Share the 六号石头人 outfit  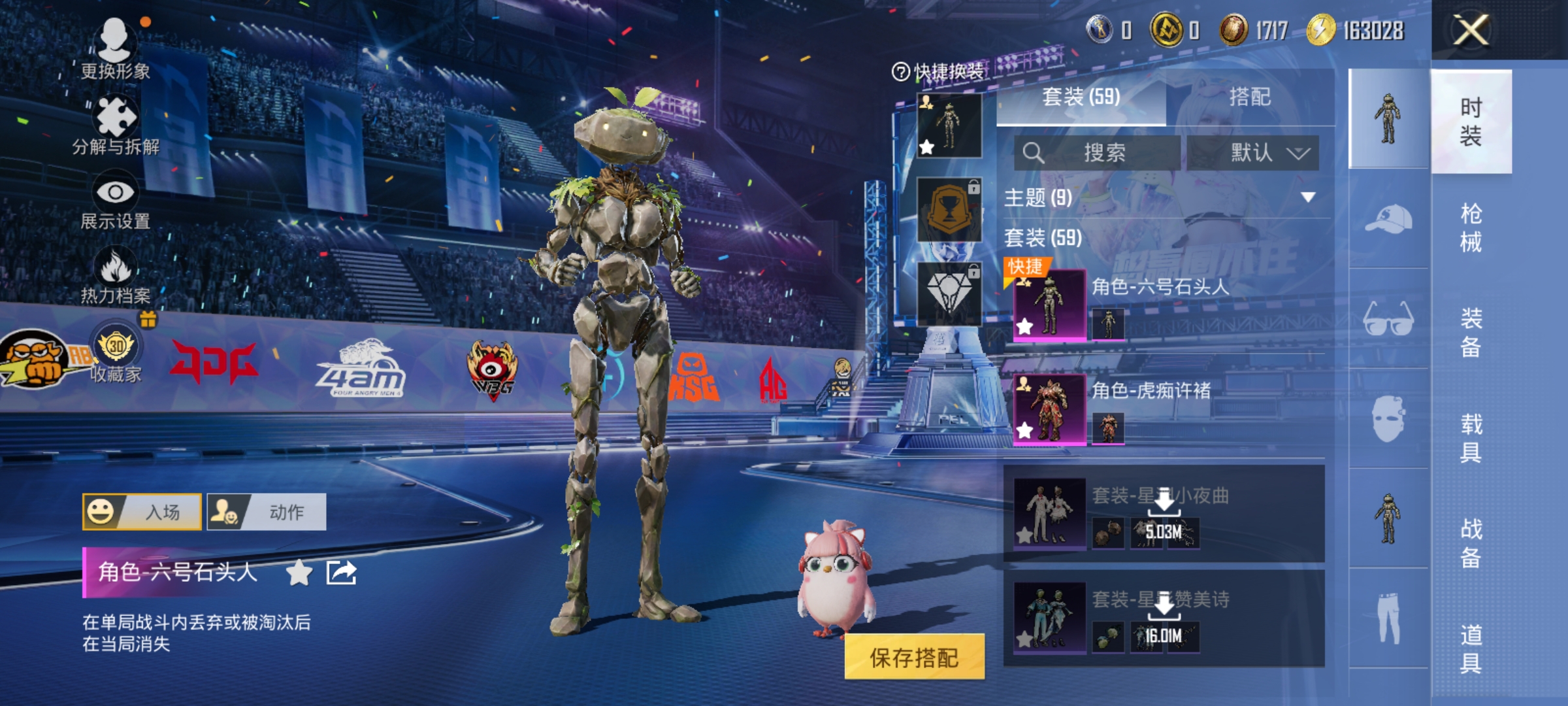coord(341,573)
